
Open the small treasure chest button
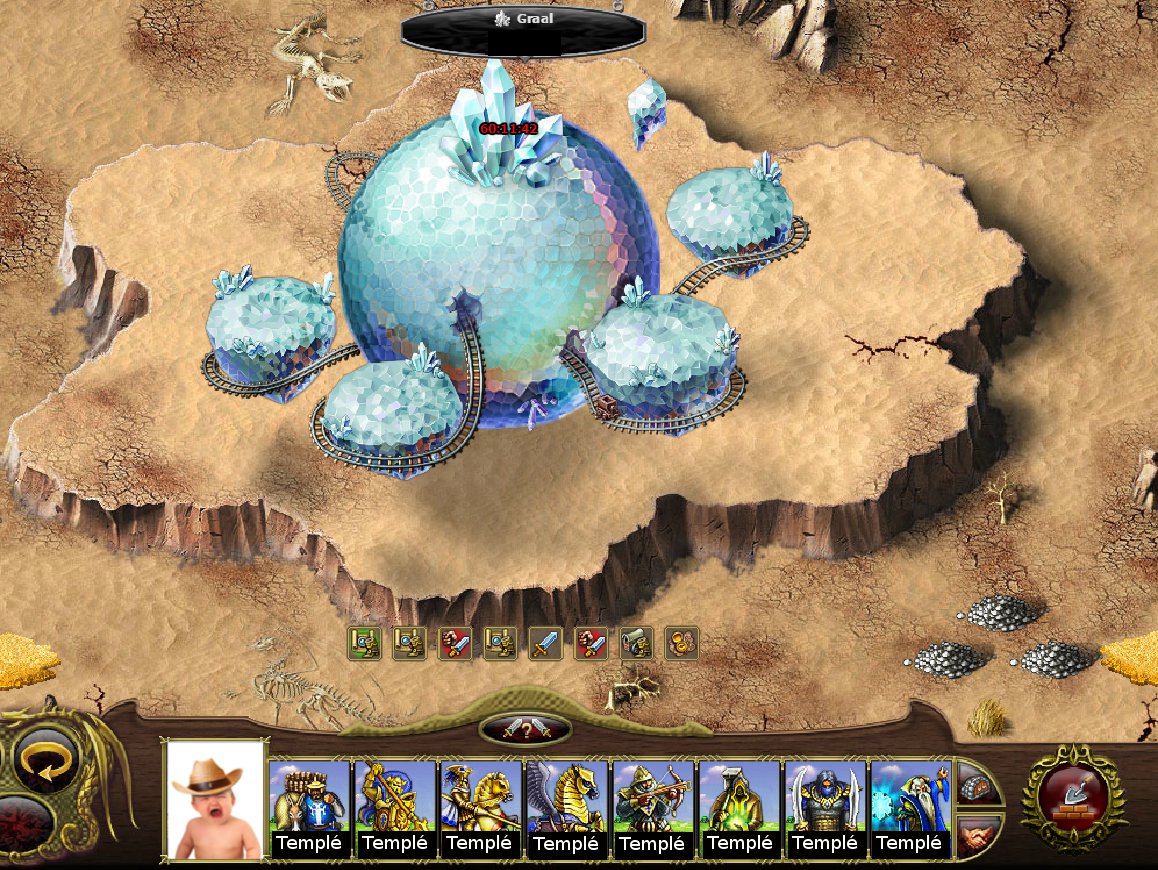(977, 786)
